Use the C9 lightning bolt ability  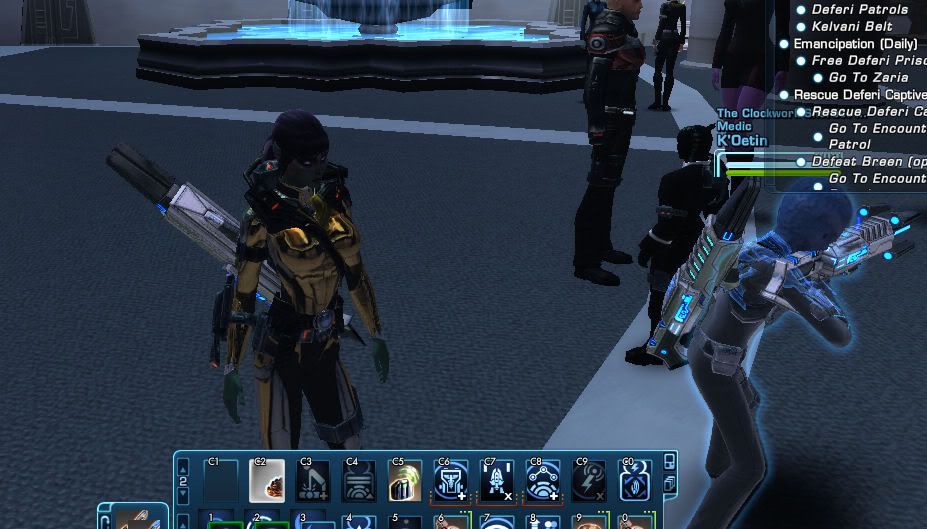tap(589, 481)
